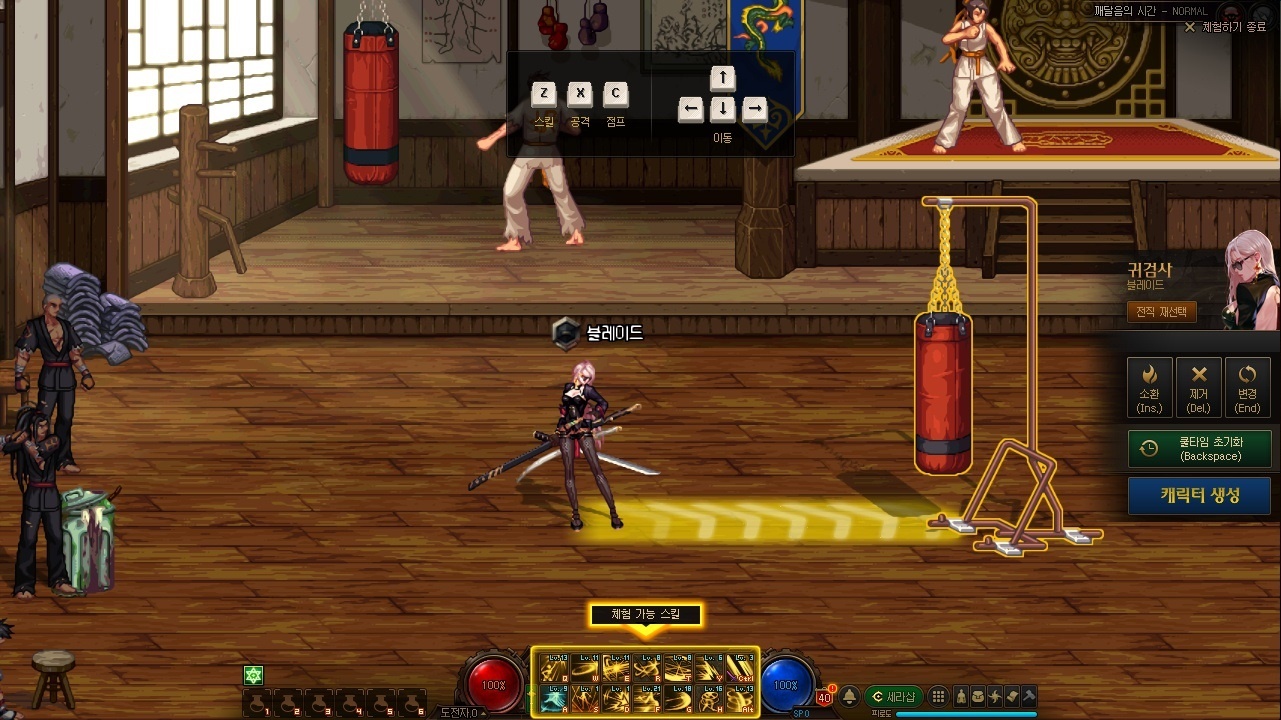Remove the dummy using the 제거 button

point(1198,386)
